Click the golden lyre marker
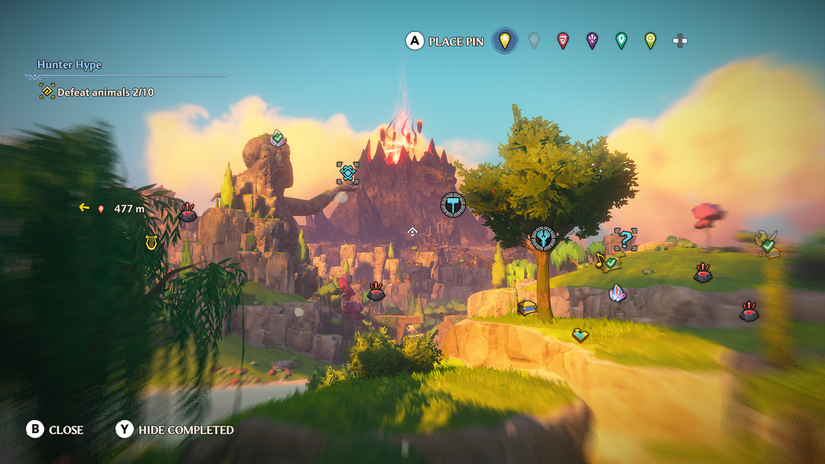Screen dimensions: 825x464 coord(153,242)
